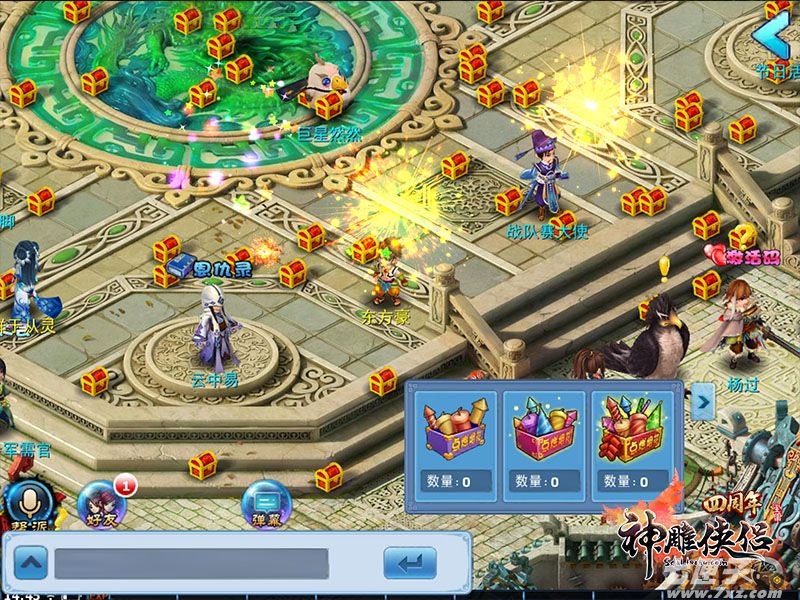Image resolution: width=800 pixels, height=600 pixels.
Task: Open the 好友 friends list
Action: [x=102, y=500]
